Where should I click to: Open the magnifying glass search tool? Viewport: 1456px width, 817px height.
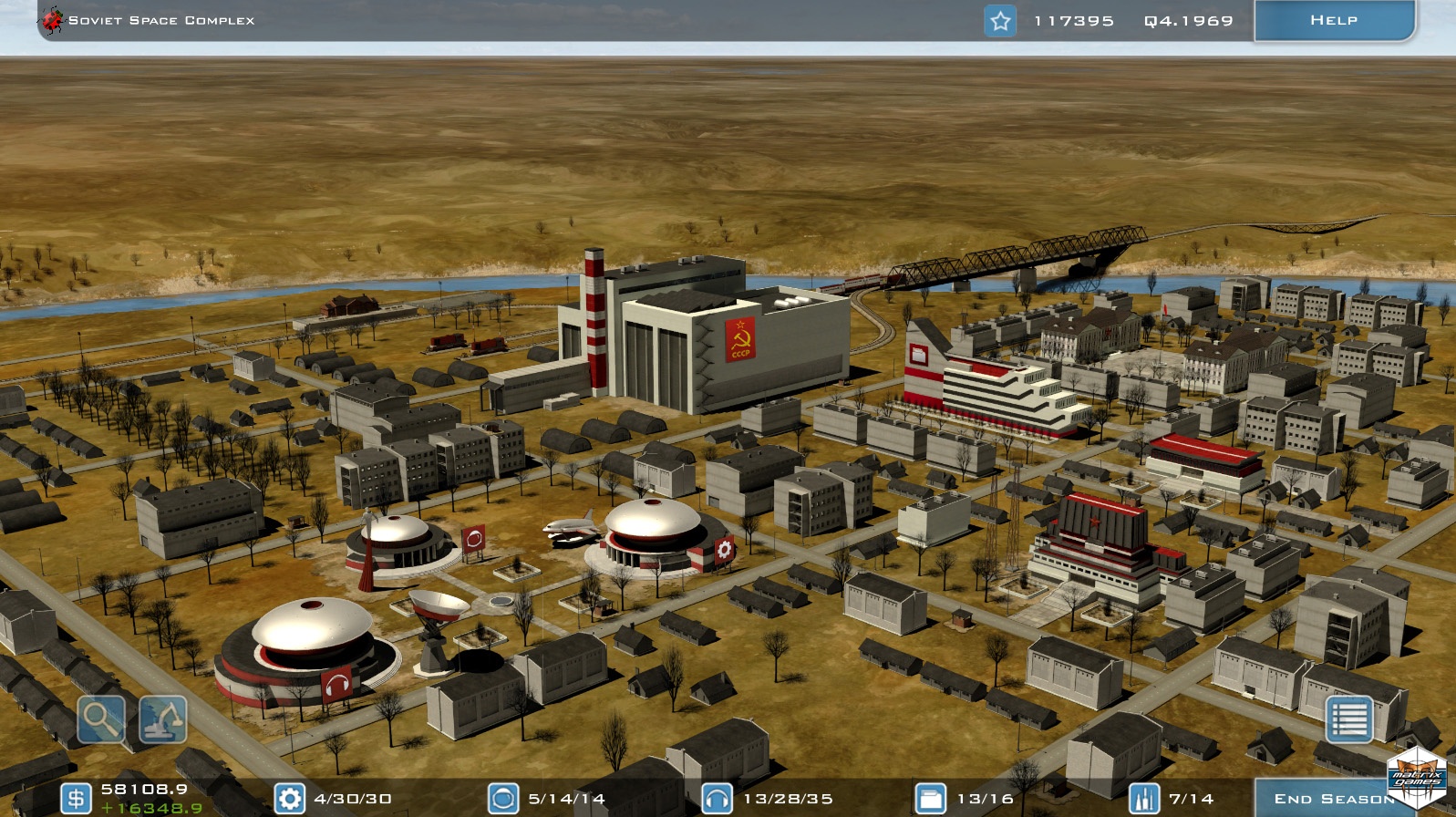point(101,719)
